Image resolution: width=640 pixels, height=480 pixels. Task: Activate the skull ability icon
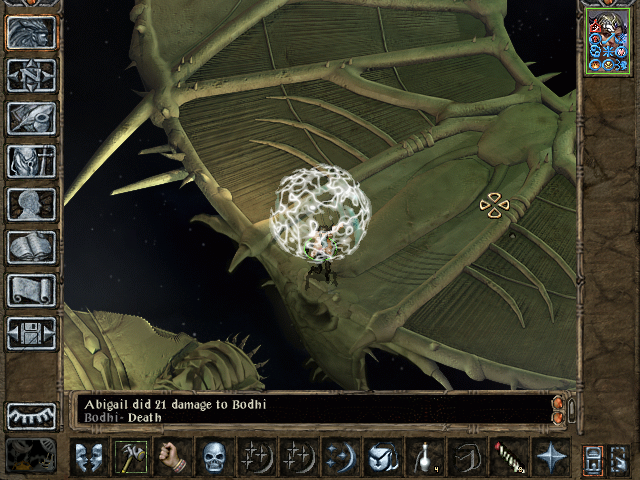click(x=215, y=457)
